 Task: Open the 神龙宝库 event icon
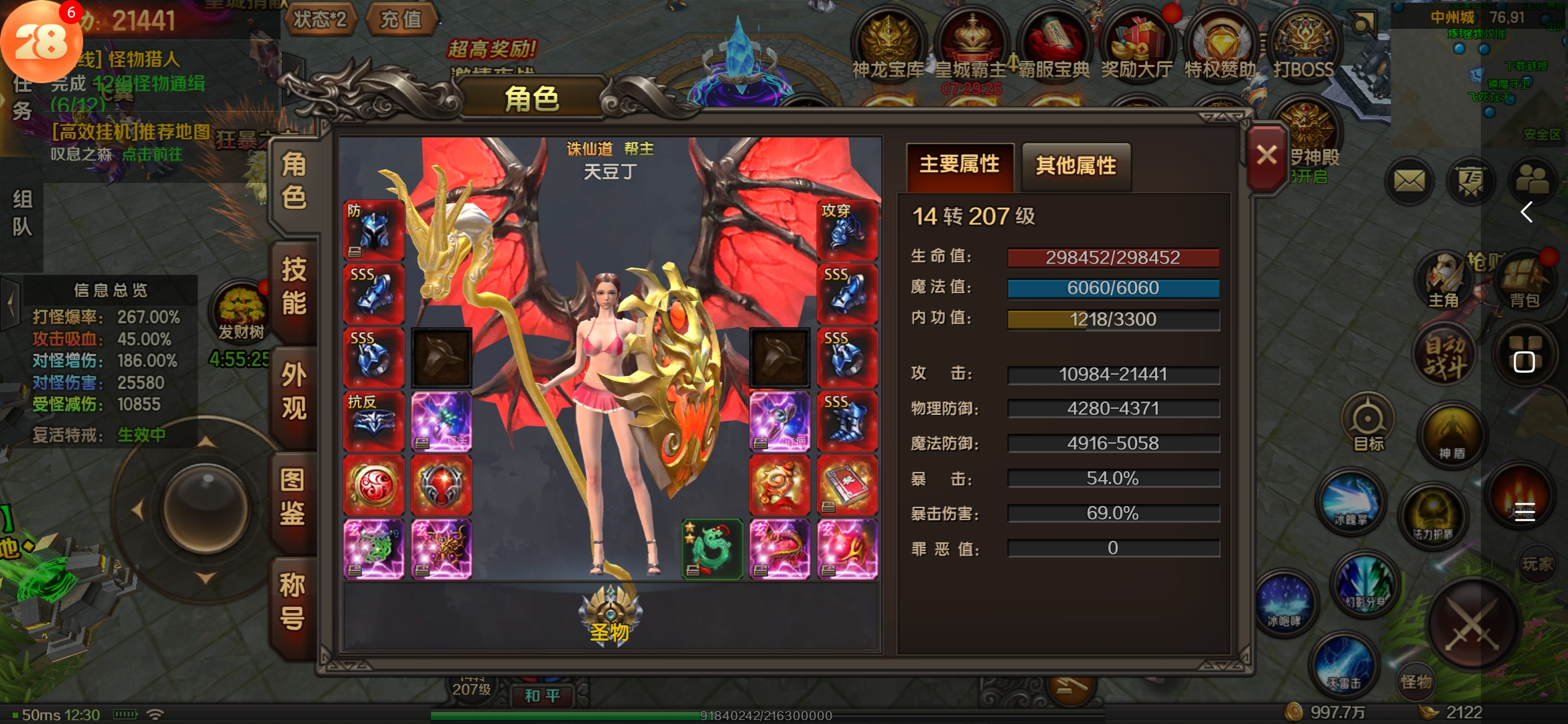tap(888, 46)
